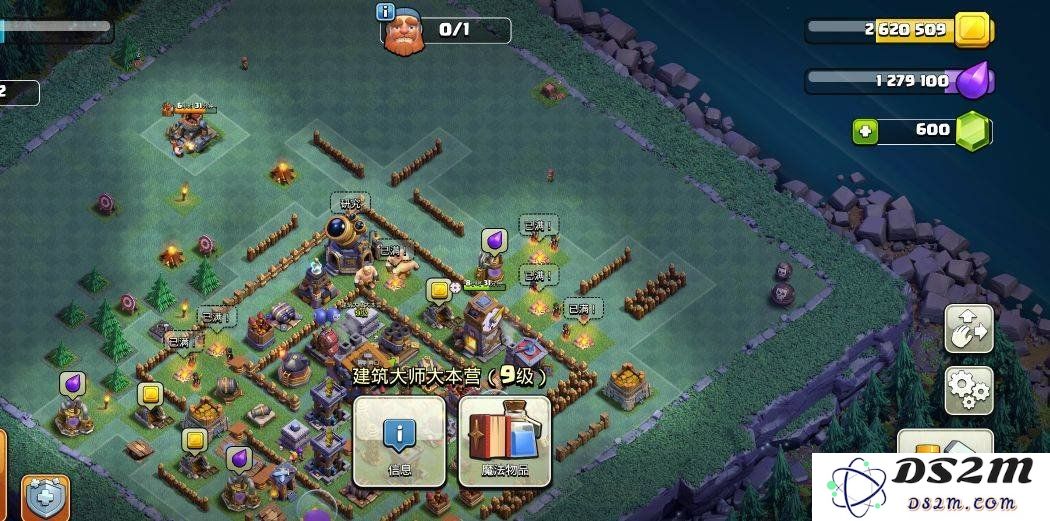Image resolution: width=1050 pixels, height=521 pixels.
Task: Open the gear settings button
Action: [x=968, y=389]
